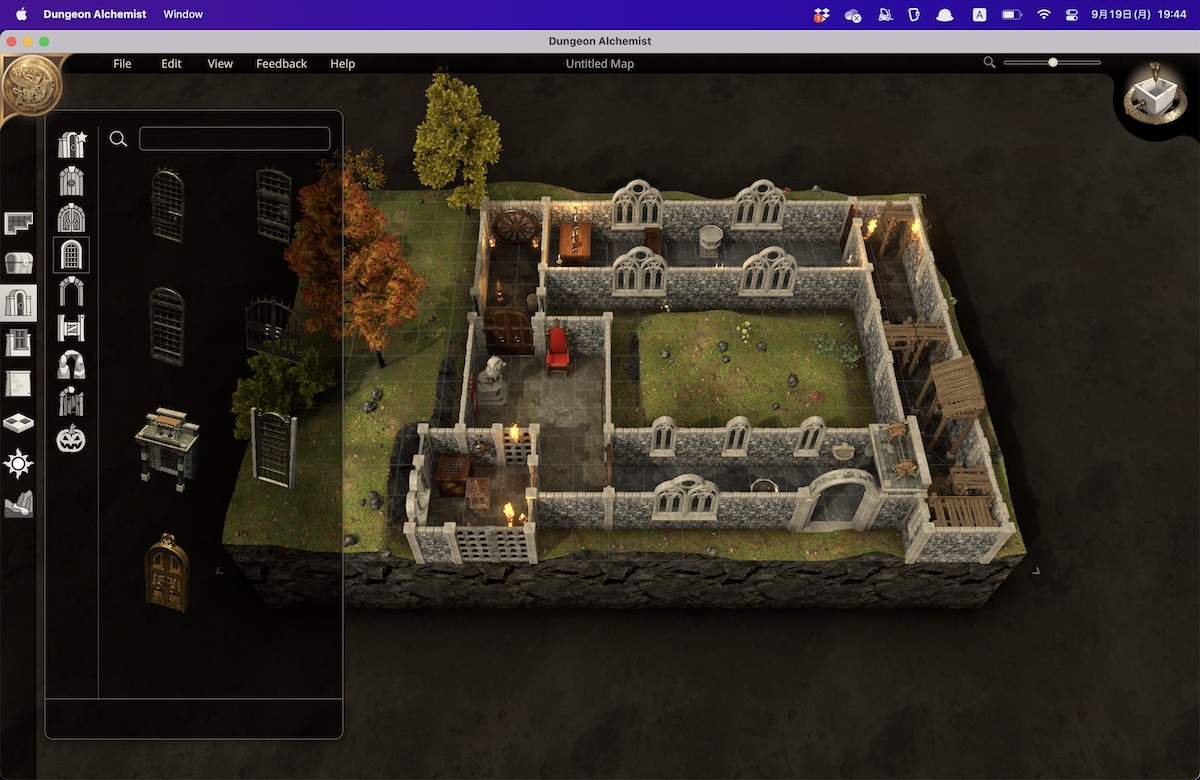
Task: Select the favorite doors category with star
Action: (72, 145)
